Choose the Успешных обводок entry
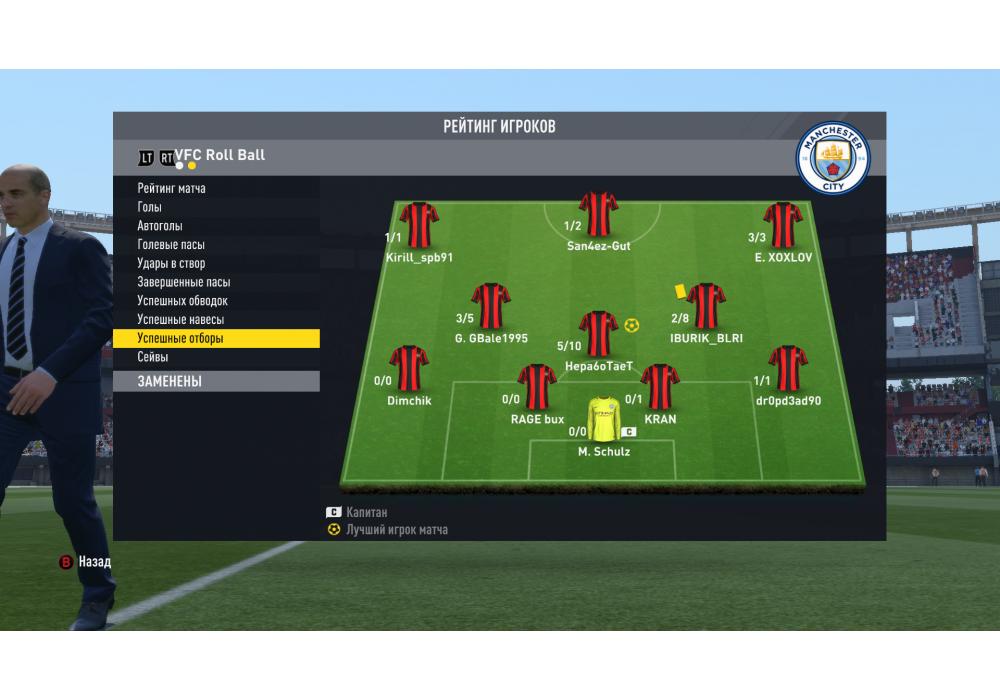 pyautogui.click(x=183, y=301)
